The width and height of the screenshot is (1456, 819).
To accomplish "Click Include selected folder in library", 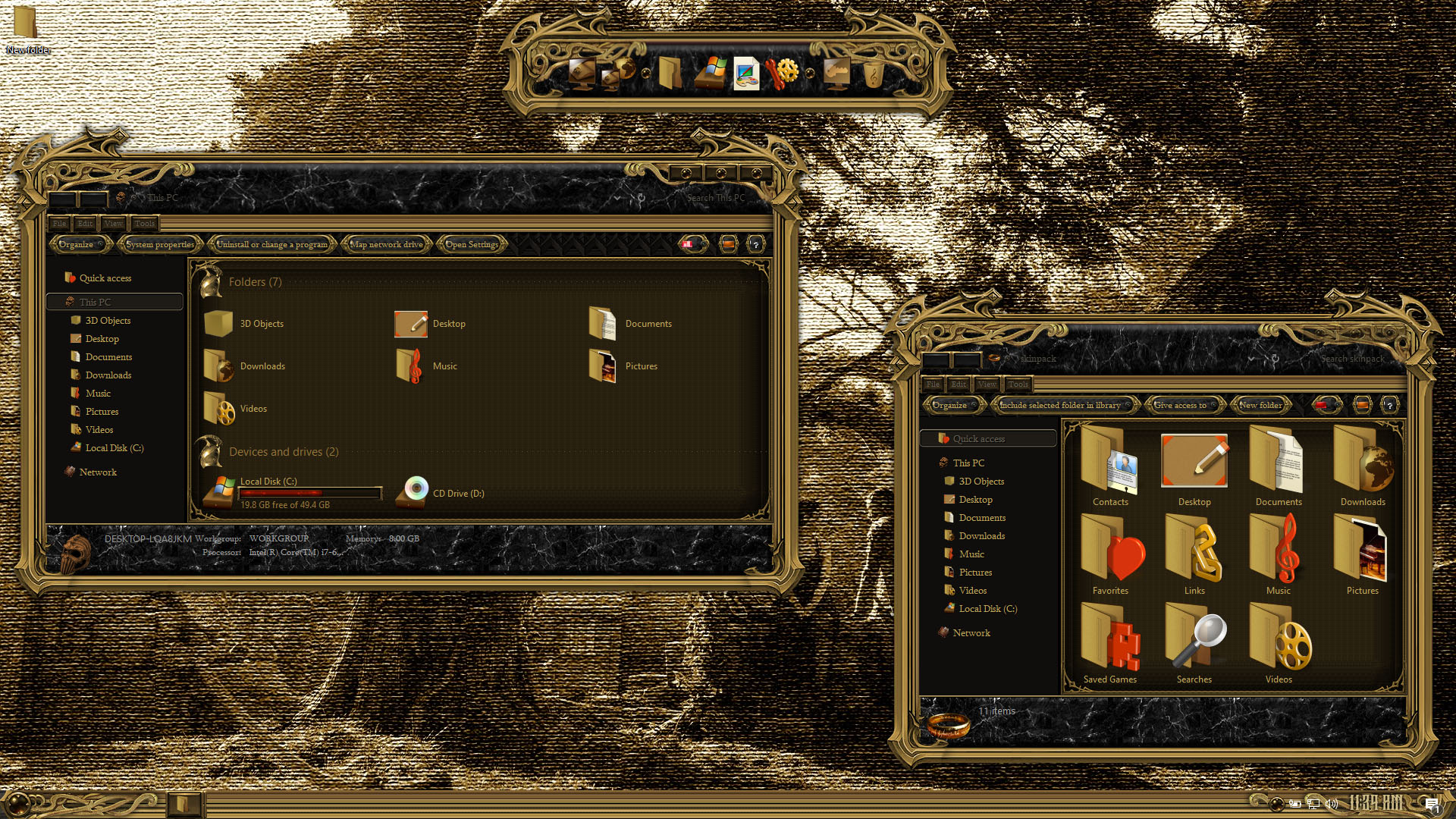I will point(1060,405).
